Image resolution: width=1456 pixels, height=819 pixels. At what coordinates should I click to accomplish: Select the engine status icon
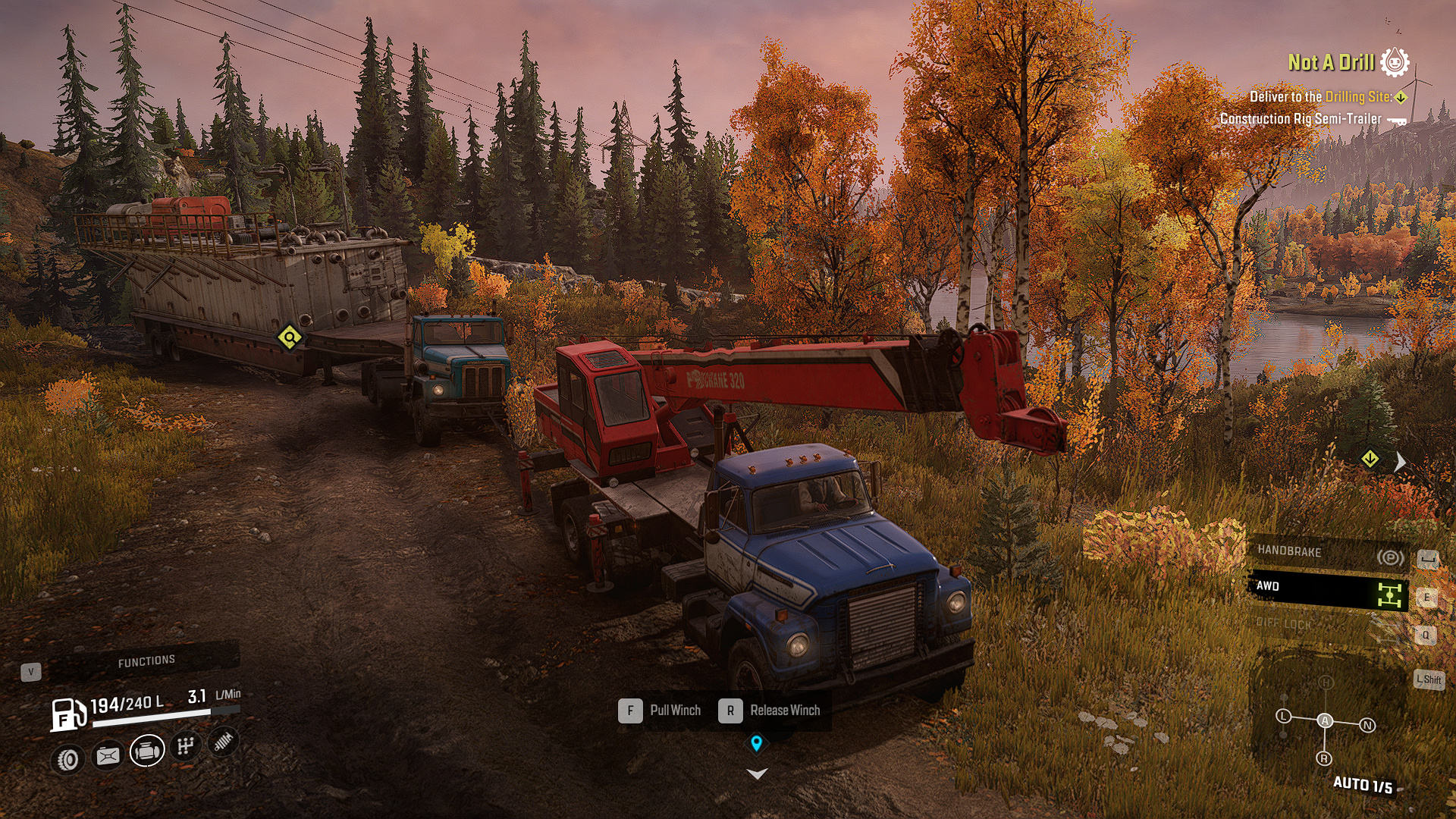(x=147, y=751)
